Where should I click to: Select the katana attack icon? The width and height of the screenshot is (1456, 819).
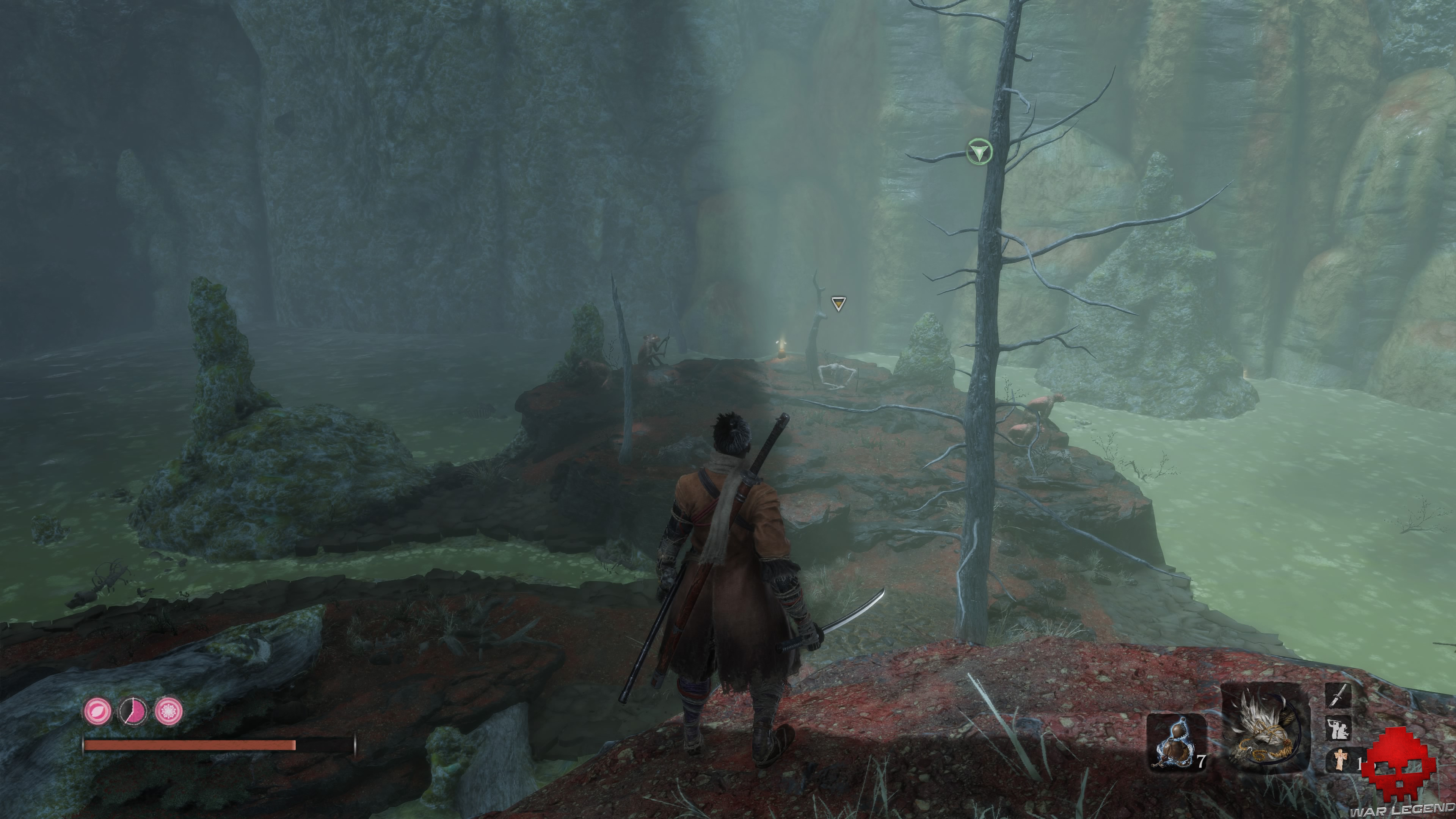(x=1338, y=698)
